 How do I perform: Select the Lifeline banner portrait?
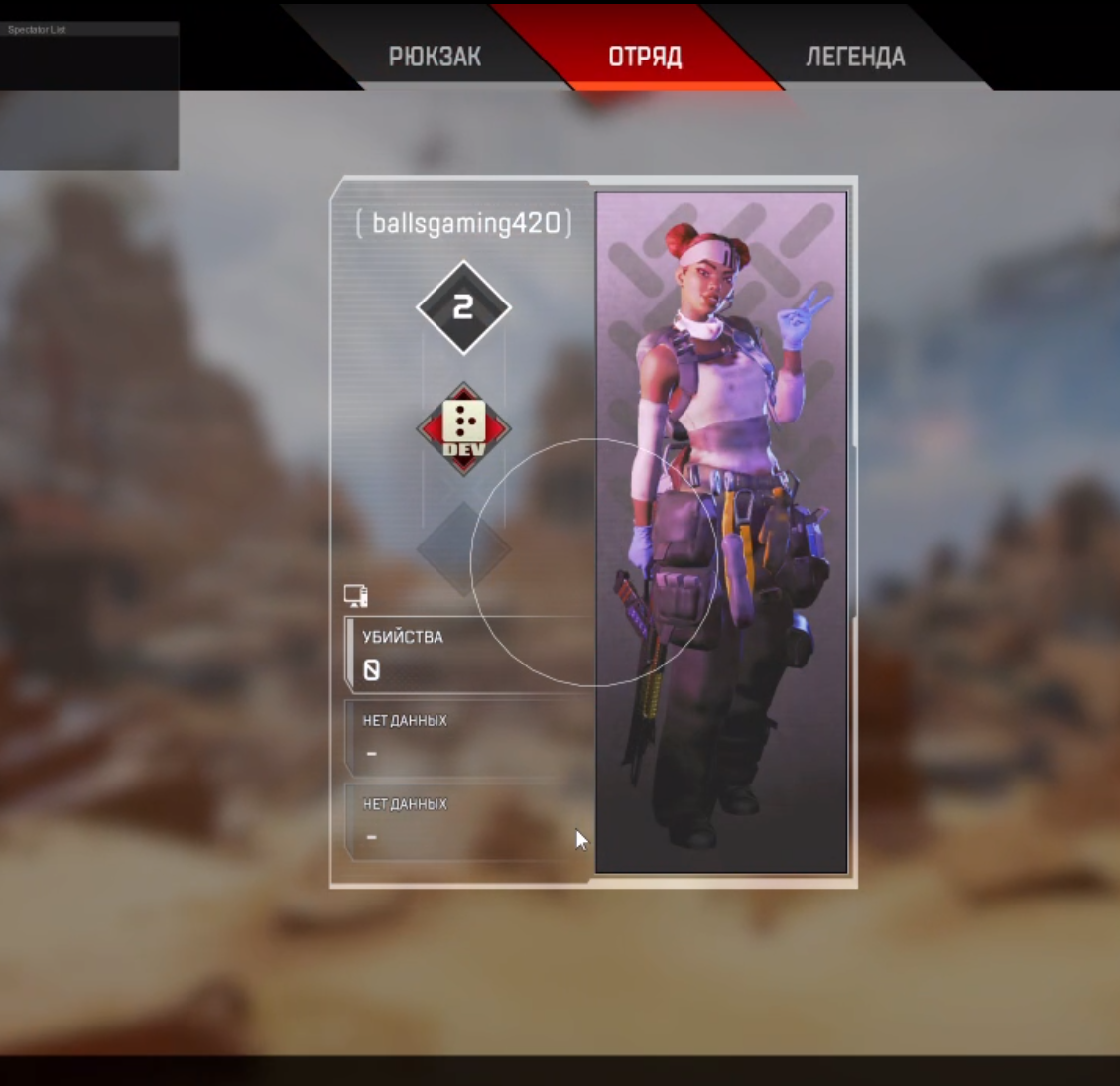[x=721, y=533]
